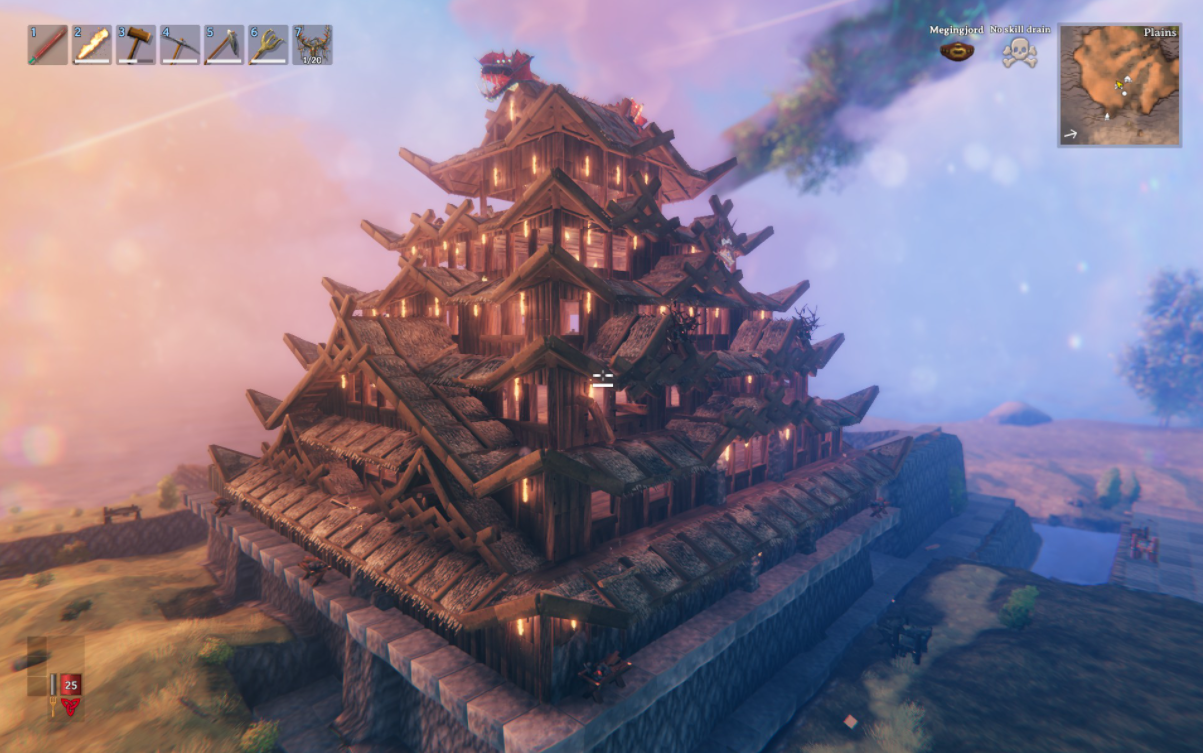Image resolution: width=1203 pixels, height=753 pixels.
Task: Choose the wooden hammer in slot 3
Action: (136, 45)
